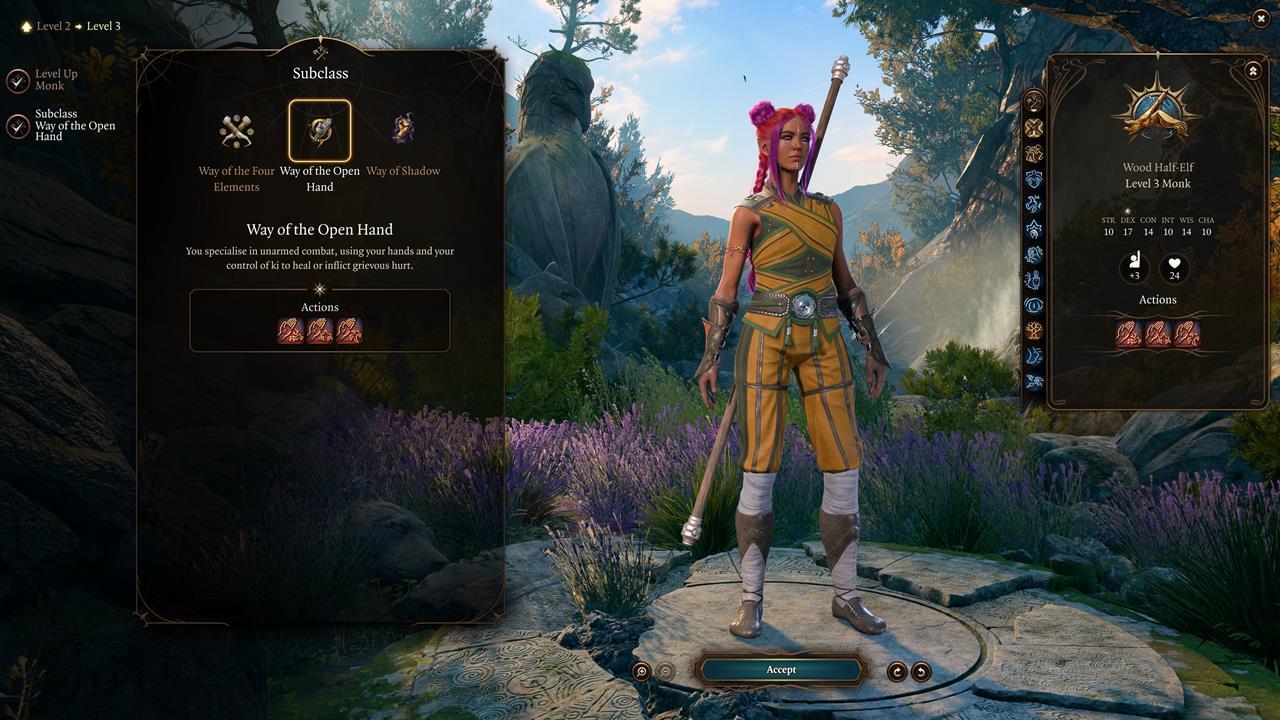Viewport: 1280px width, 720px height.
Task: Click the rotate-right button beside Accept
Action: [x=897, y=670]
